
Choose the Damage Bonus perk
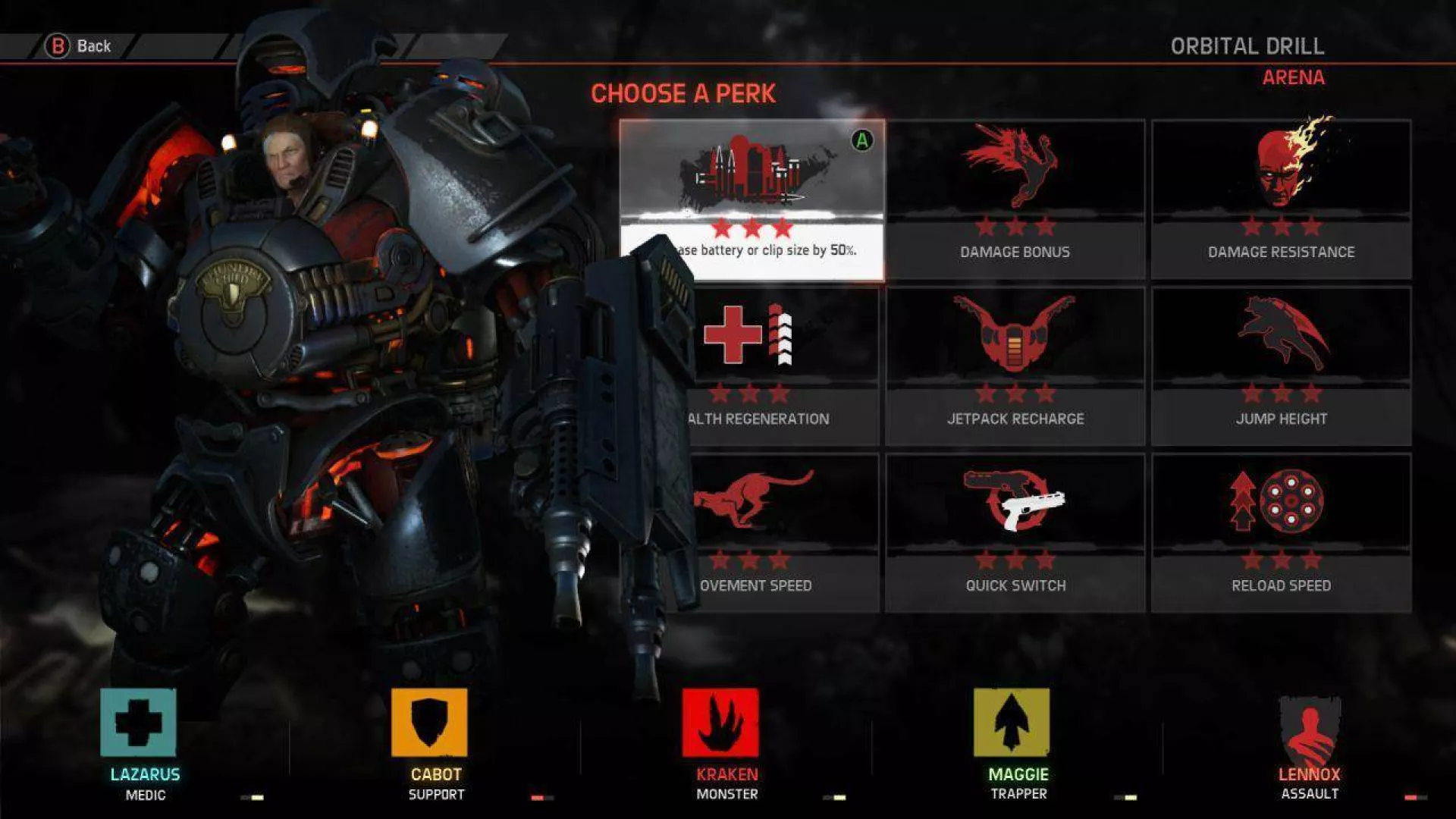[1015, 199]
